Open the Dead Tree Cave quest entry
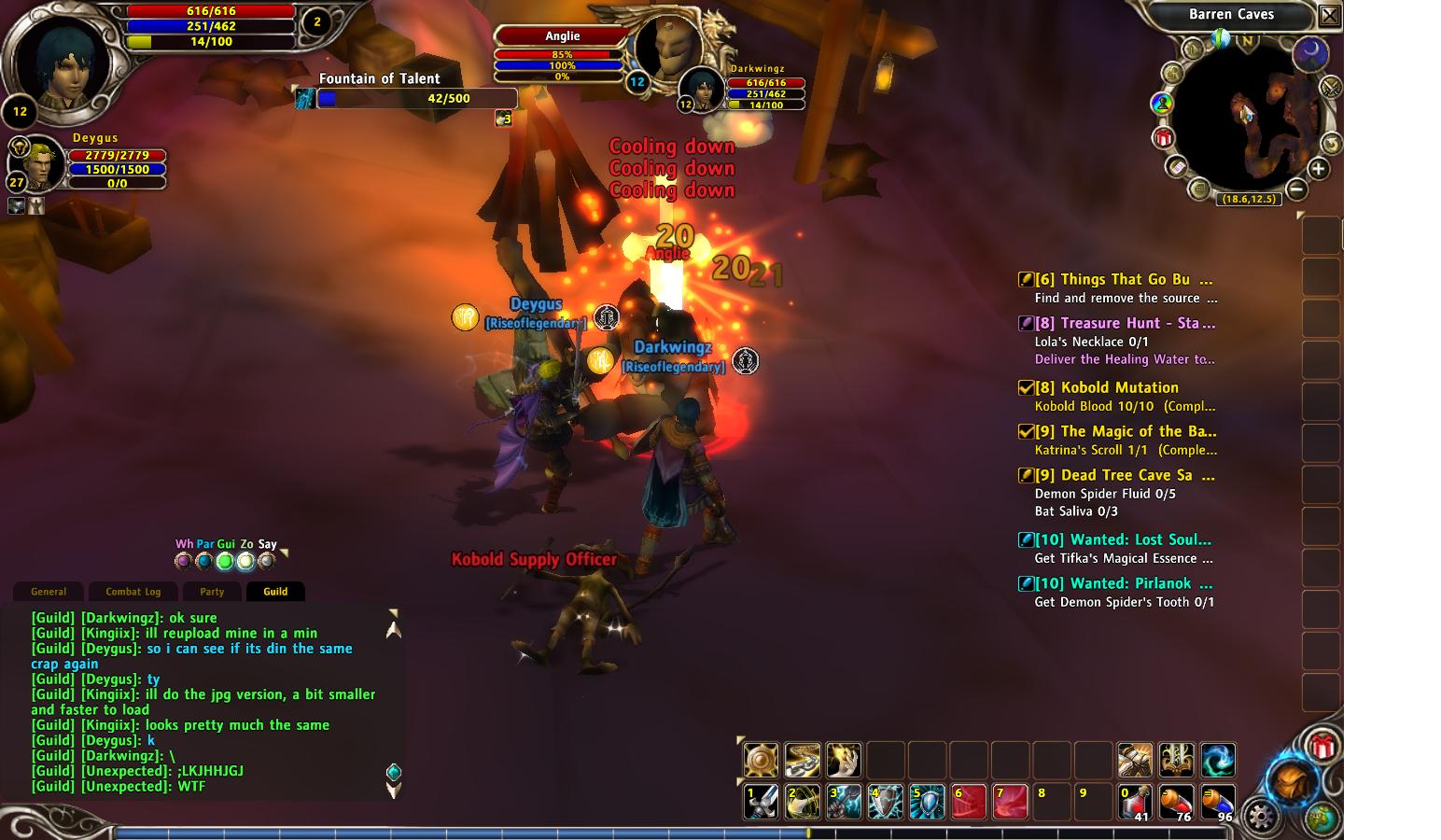This screenshot has width=1441, height=840. pos(1126,475)
